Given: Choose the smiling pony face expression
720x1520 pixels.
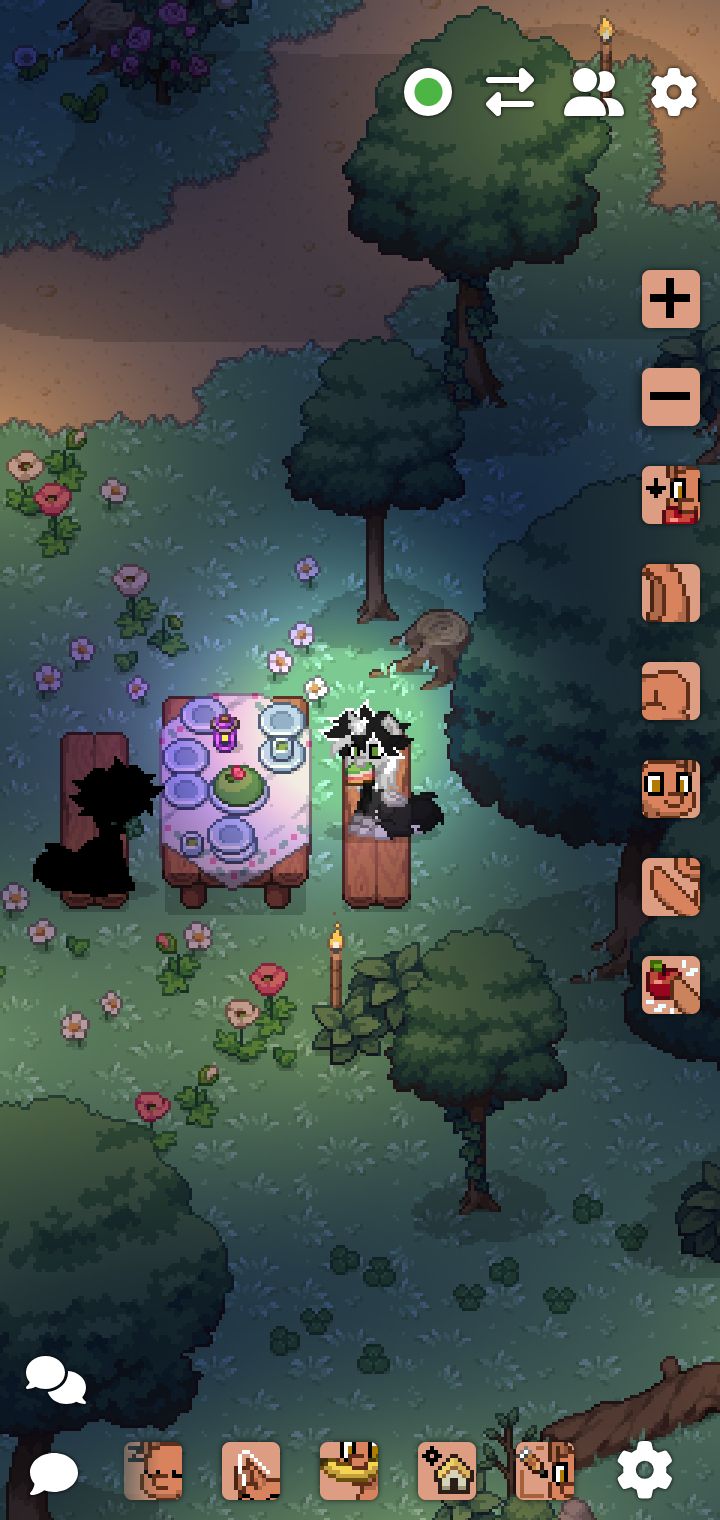Looking at the screenshot, I should (670, 789).
